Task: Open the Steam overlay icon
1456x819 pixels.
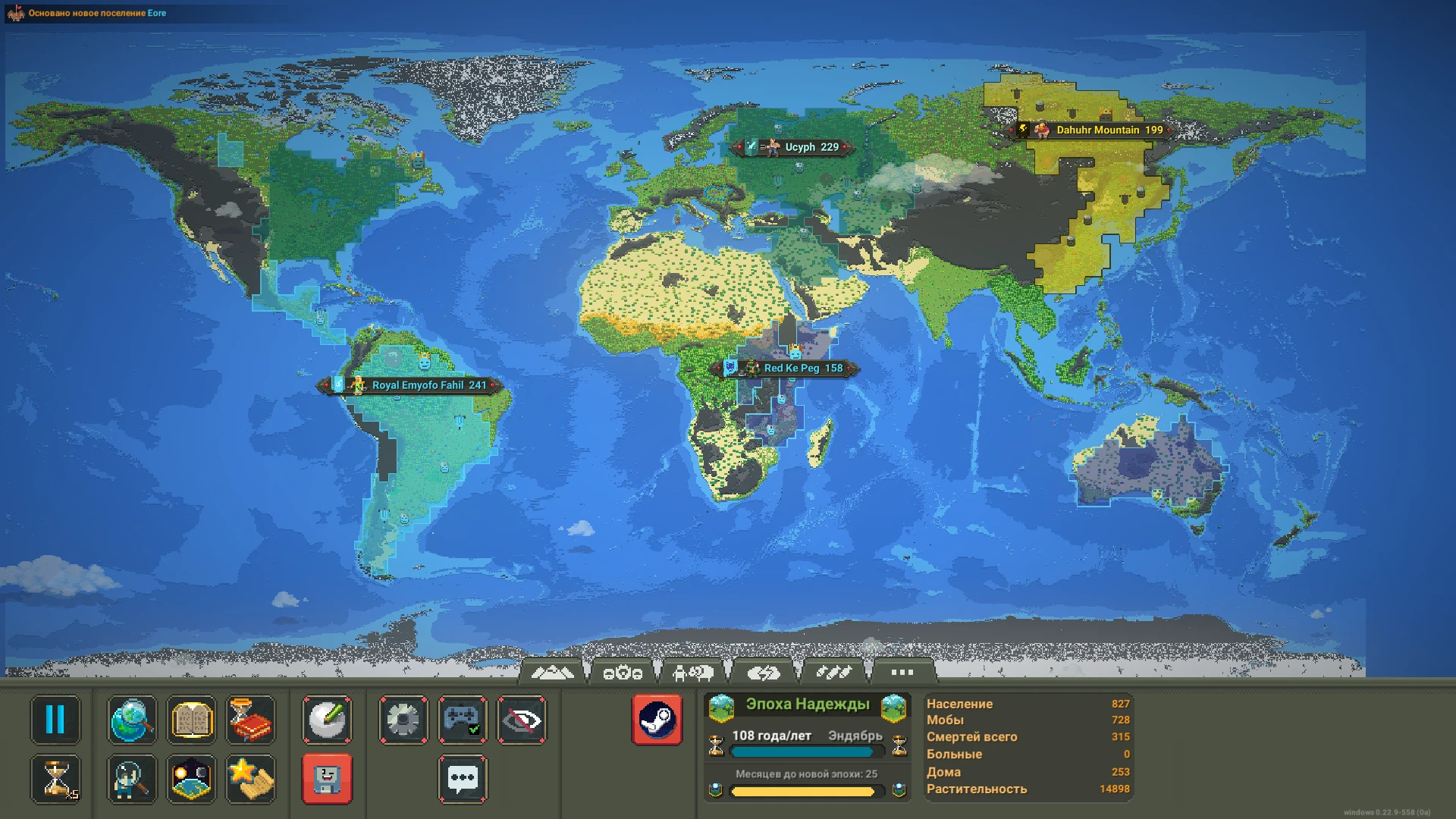Action: coord(658,719)
